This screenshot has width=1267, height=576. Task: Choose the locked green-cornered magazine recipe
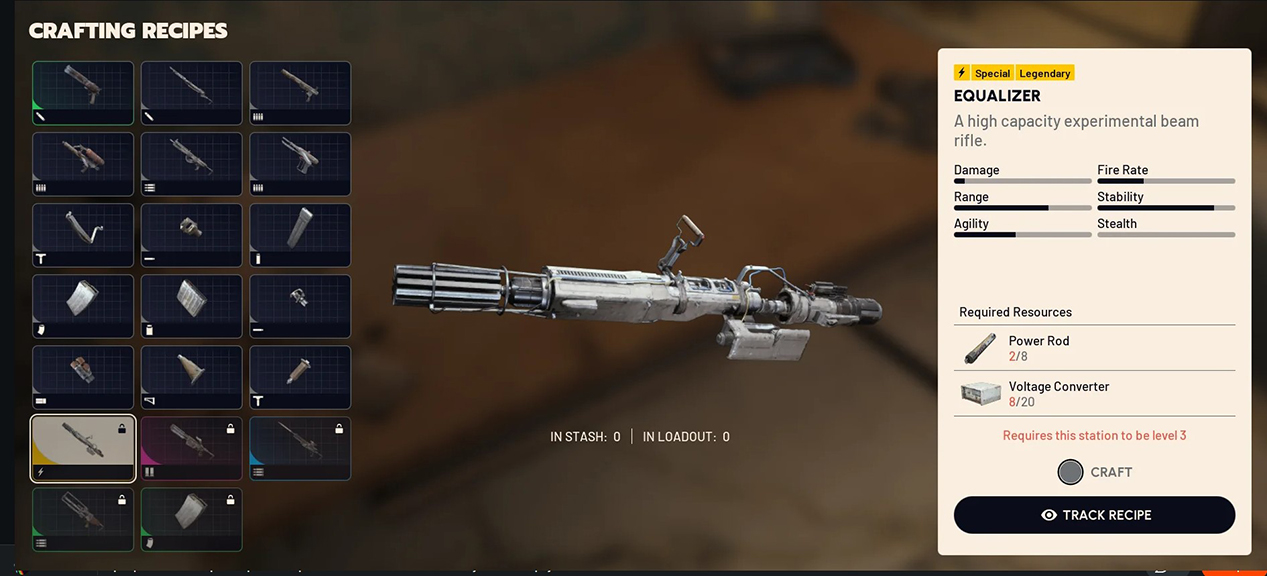pyautogui.click(x=191, y=519)
